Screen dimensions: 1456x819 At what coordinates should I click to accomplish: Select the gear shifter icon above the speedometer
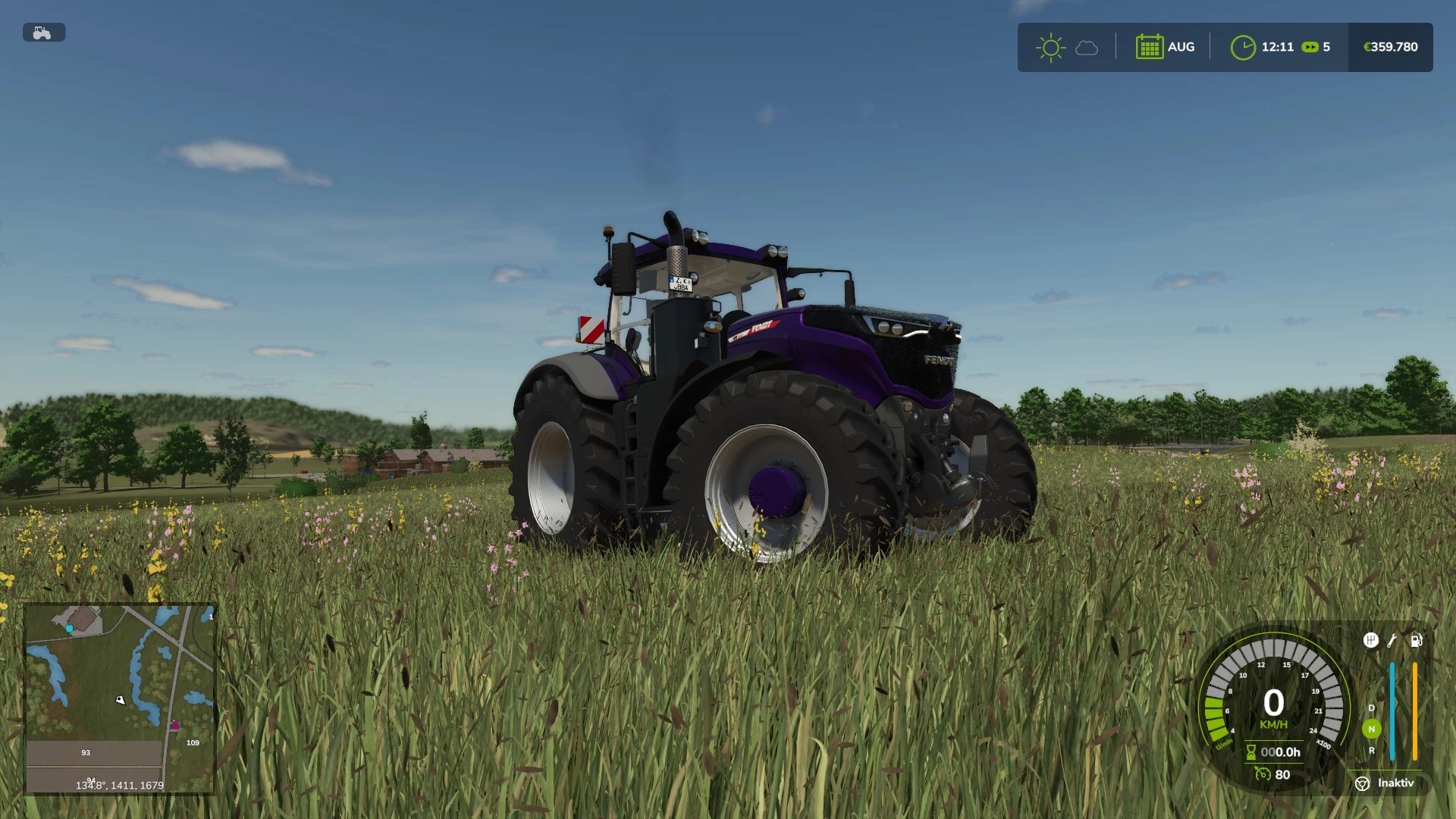tap(1370, 640)
